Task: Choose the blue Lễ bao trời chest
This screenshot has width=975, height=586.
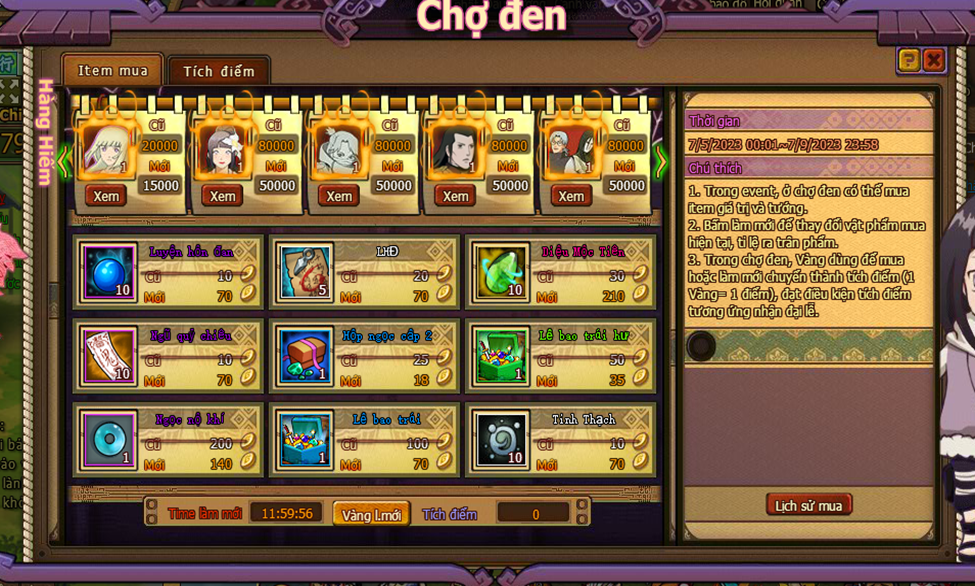Action: click(x=305, y=440)
